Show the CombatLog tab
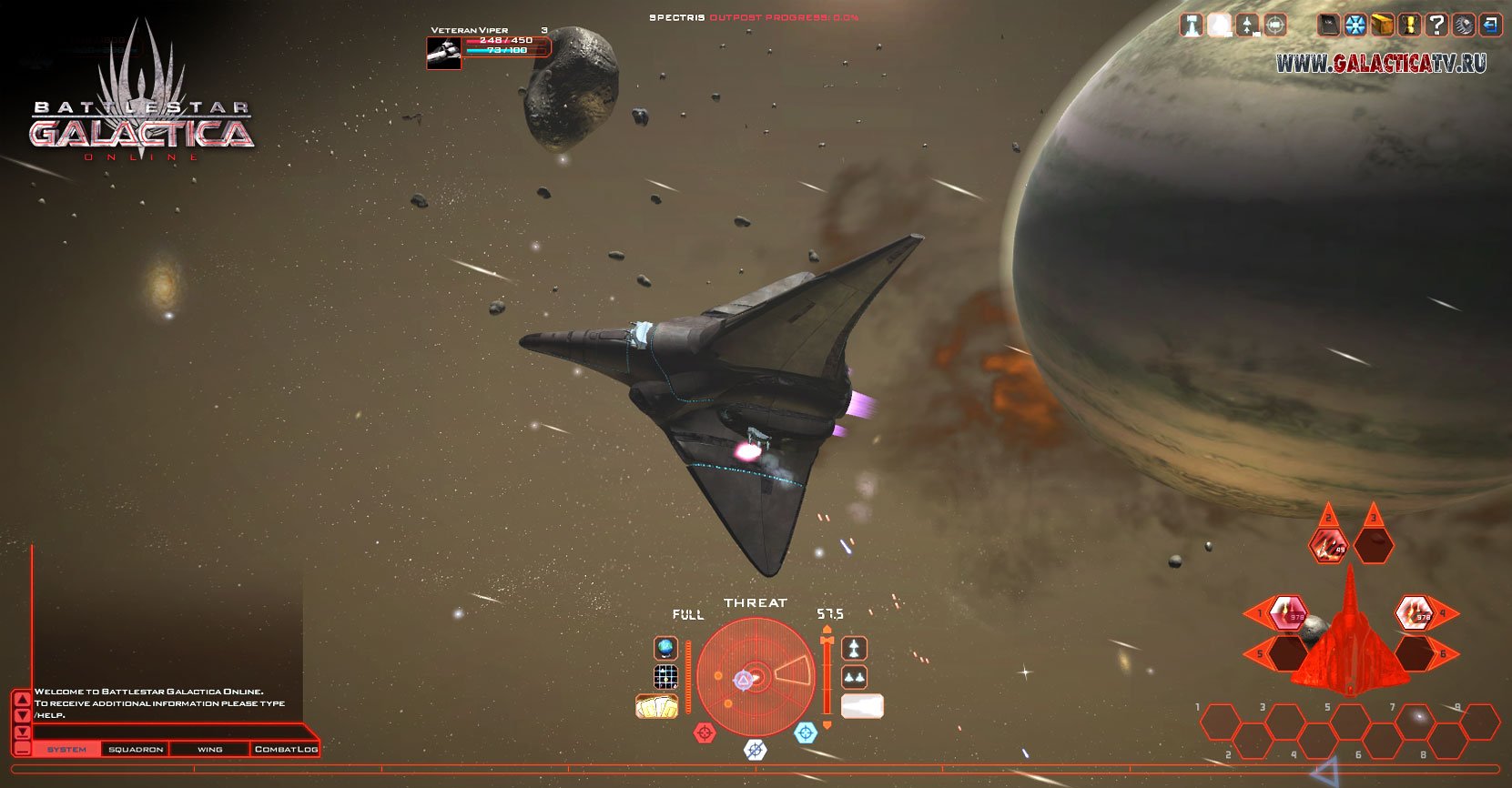Image resolution: width=1512 pixels, height=788 pixels. pos(286,749)
